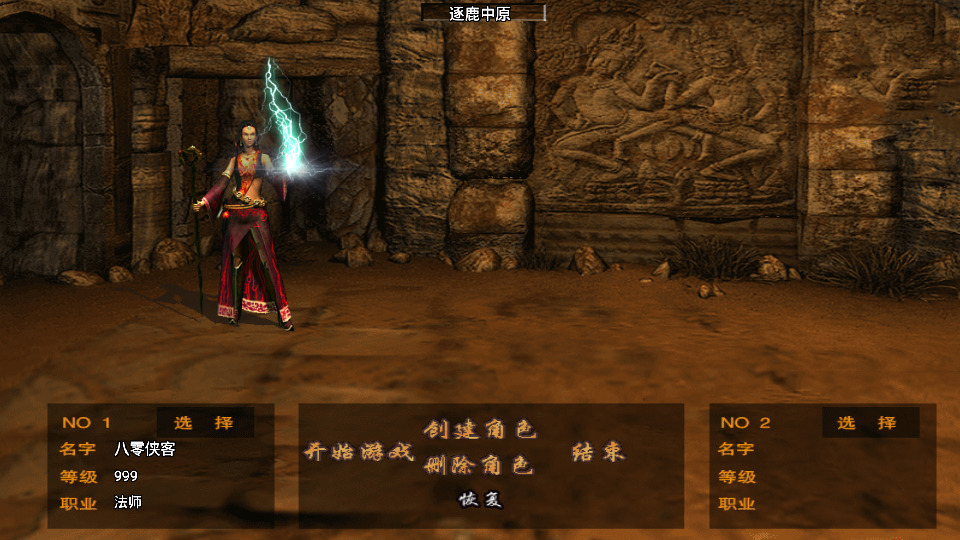Click 结束 to exit
Image resolution: width=960 pixels, height=540 pixels.
coord(598,452)
